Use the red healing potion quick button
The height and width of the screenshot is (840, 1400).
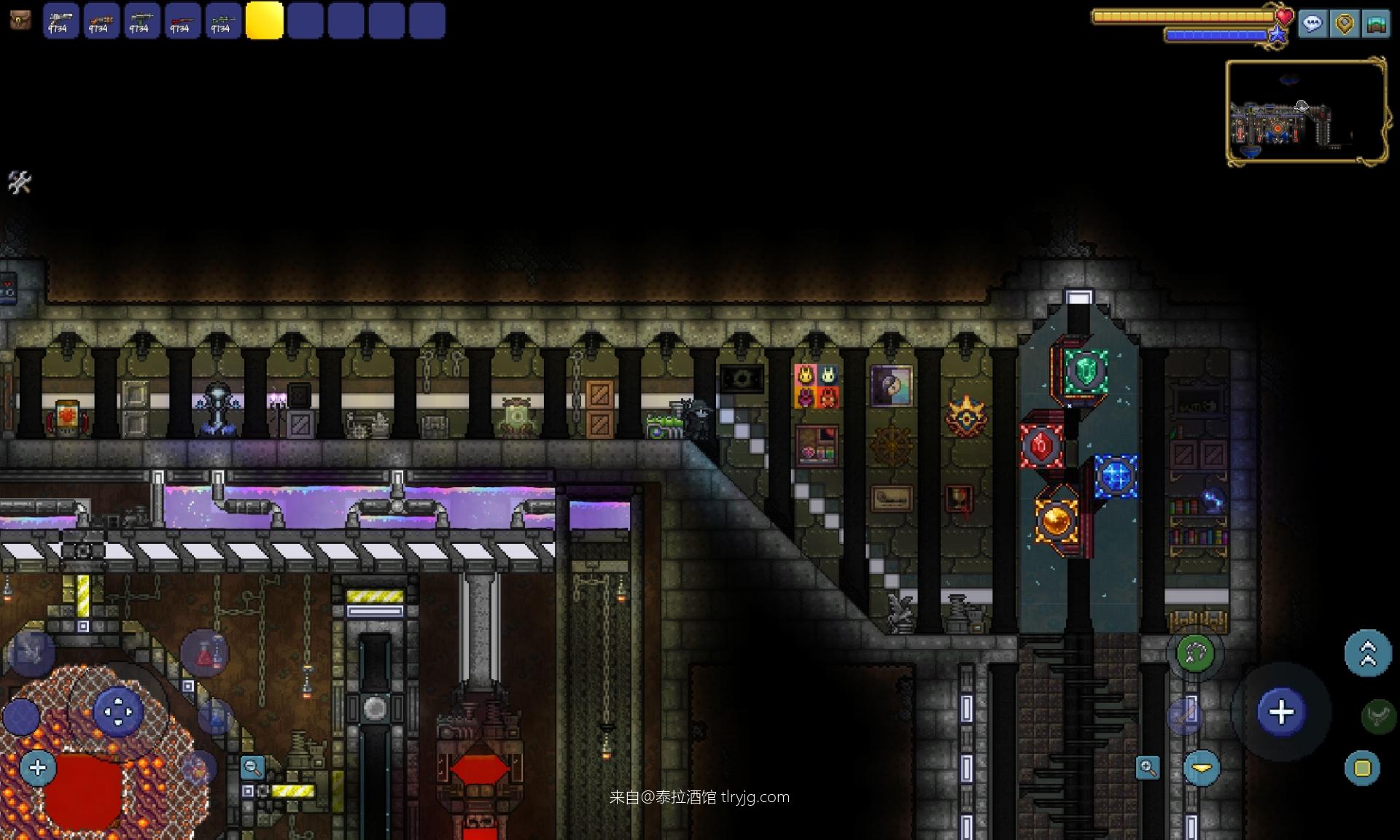point(205,654)
